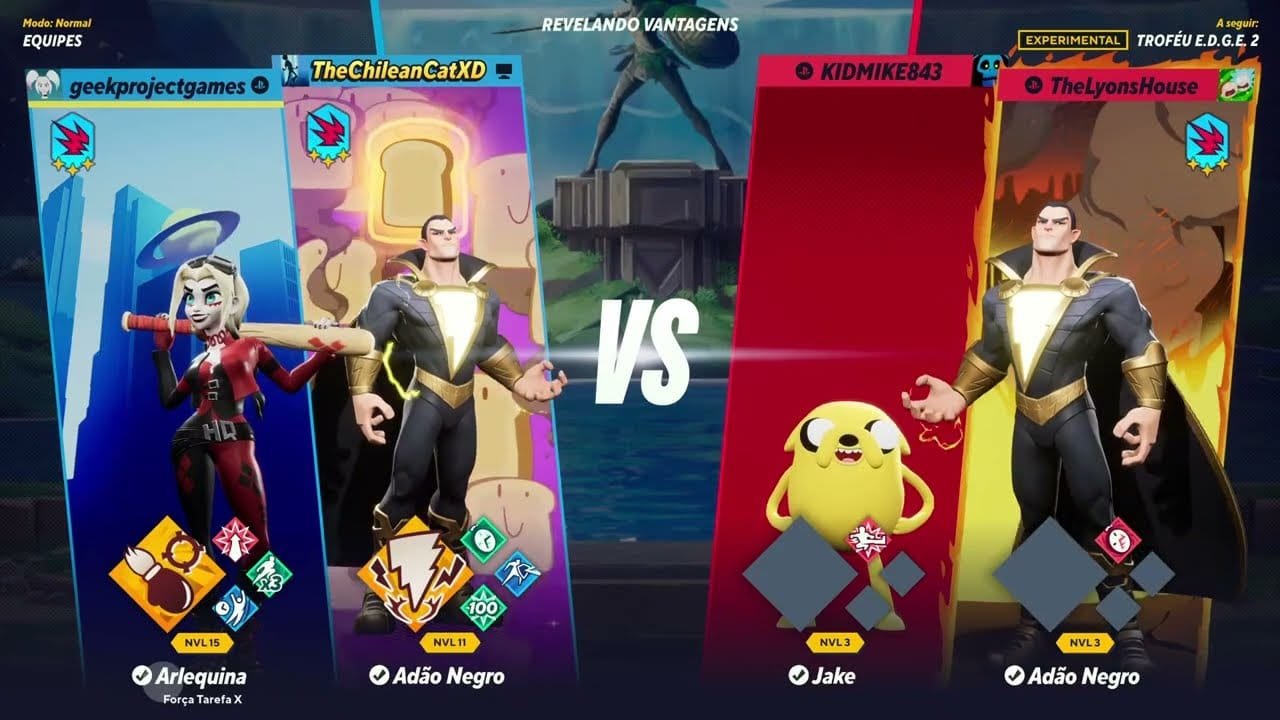The image size is (1280, 720).
Task: Inspect TheChileanCatXD's lightning bolt signature perk
Action: pos(415,574)
